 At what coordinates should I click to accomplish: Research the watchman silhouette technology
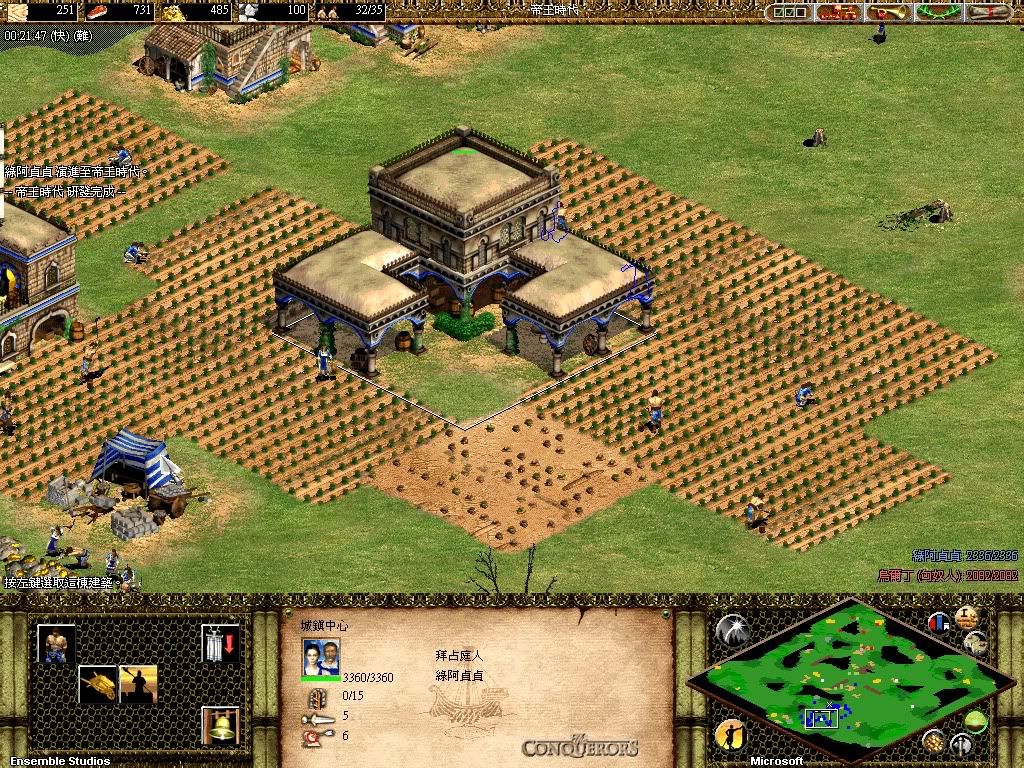click(138, 683)
